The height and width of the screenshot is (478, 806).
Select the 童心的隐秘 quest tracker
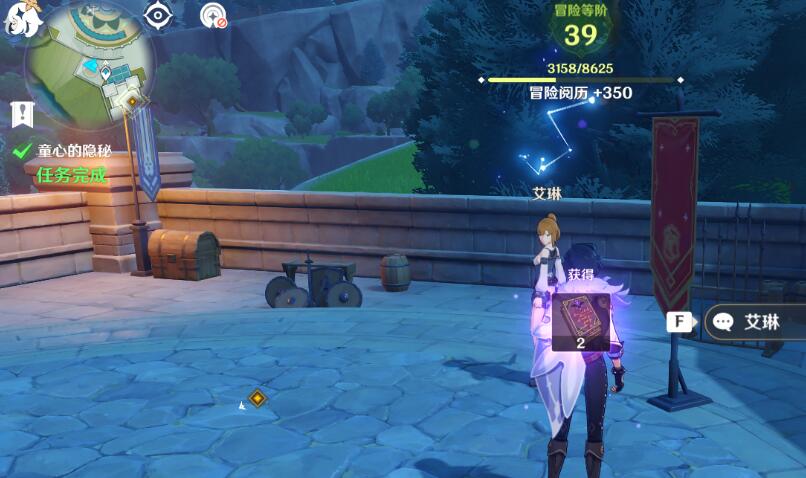click(74, 151)
